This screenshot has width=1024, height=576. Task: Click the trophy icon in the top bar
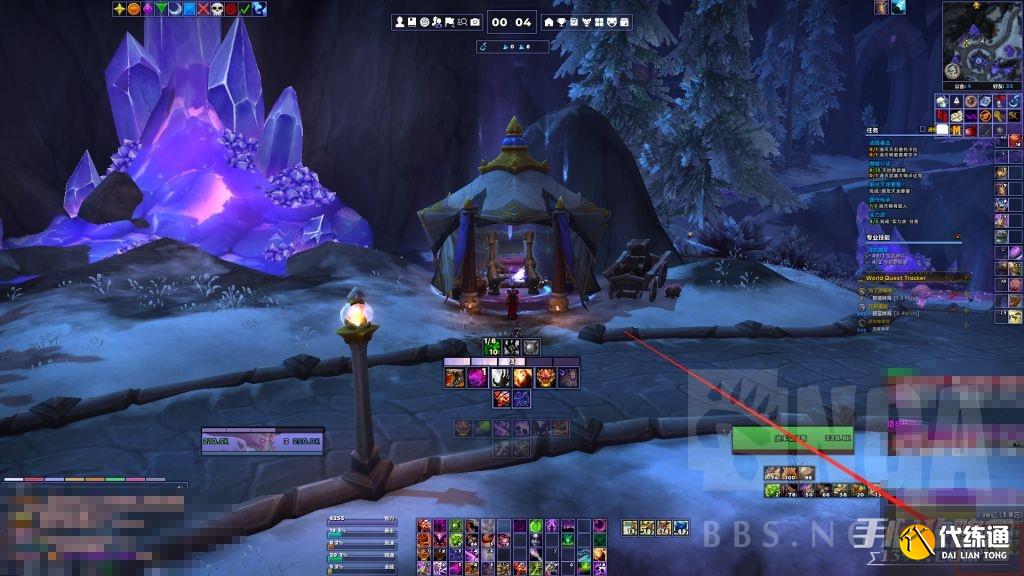pos(562,22)
